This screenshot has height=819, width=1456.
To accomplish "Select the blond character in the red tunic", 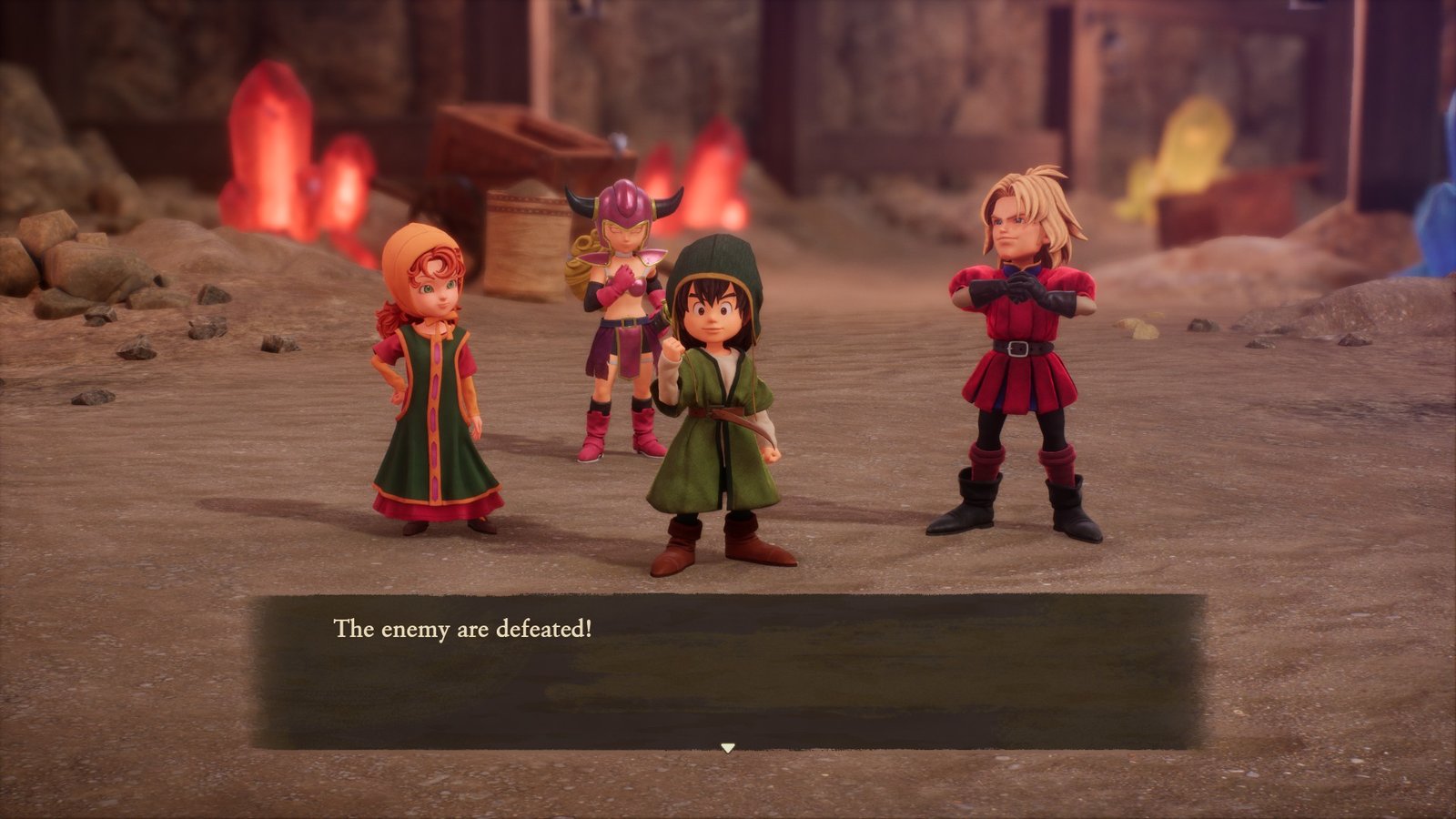I will point(1019,346).
